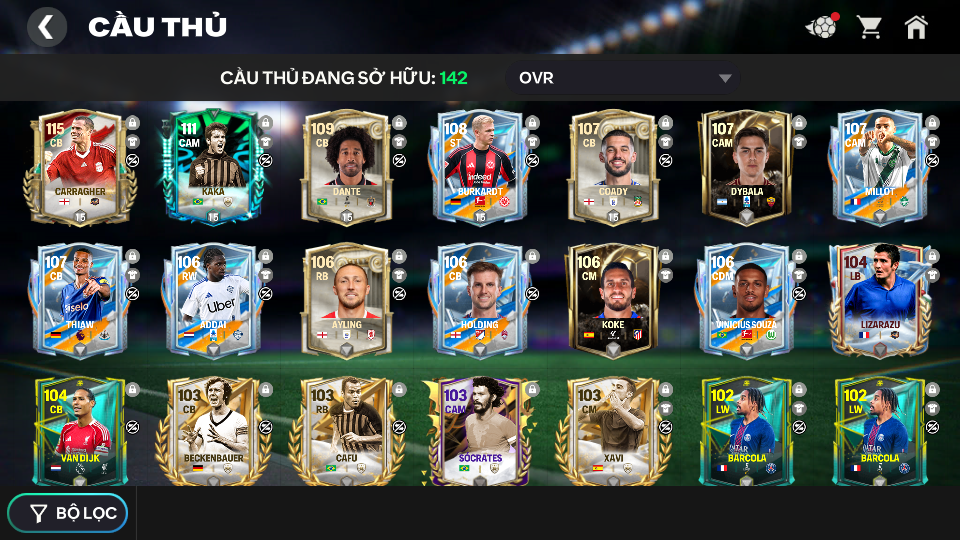Open the football notification icon
Screen dimensions: 960x540
click(821, 27)
